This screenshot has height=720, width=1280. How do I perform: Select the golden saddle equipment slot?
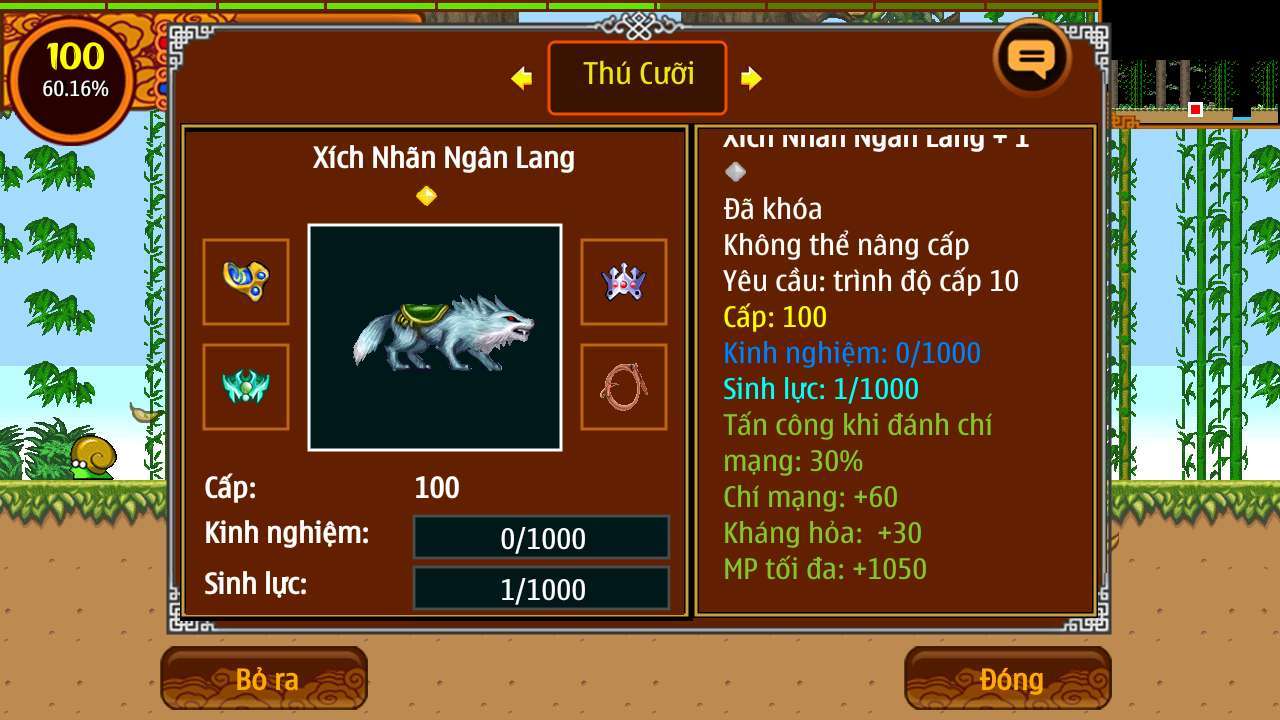[245, 282]
